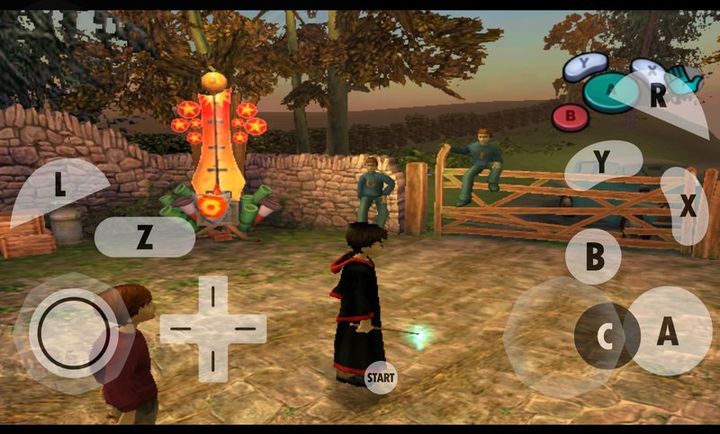The image size is (720, 434).
Task: Tap the Z touch button
Action: pos(144,237)
